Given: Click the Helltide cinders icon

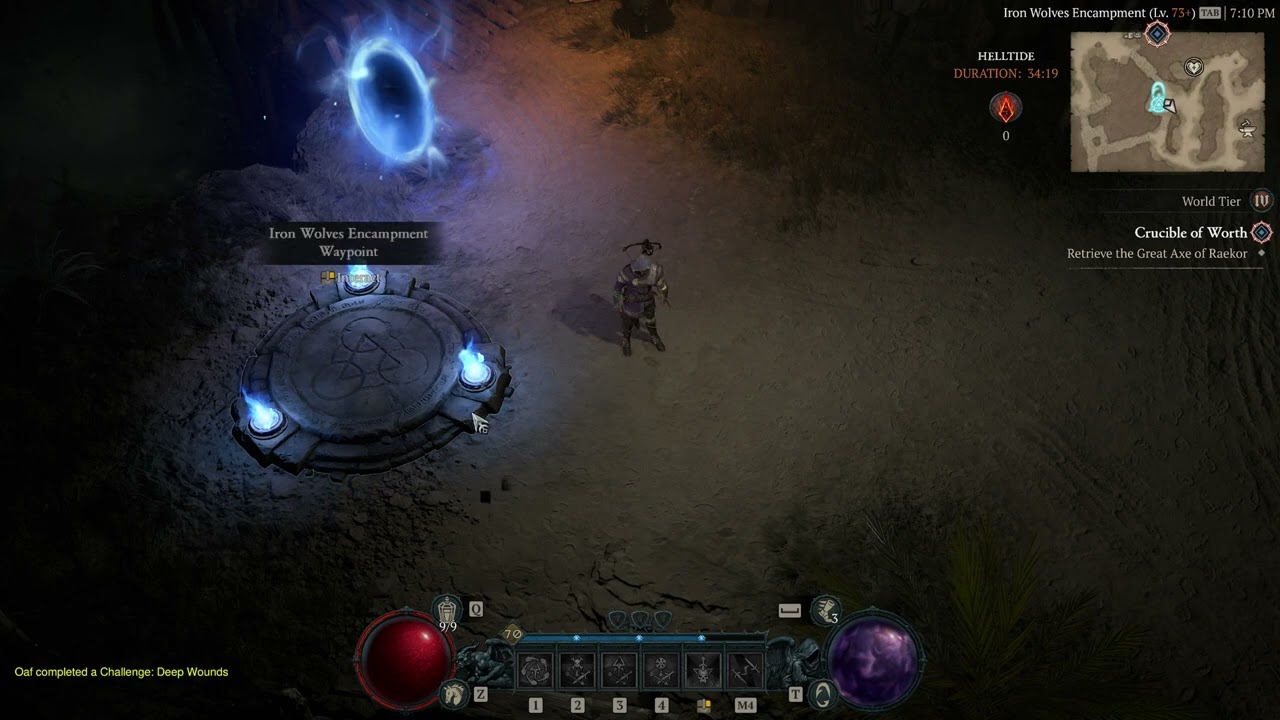Looking at the screenshot, I should (1005, 107).
